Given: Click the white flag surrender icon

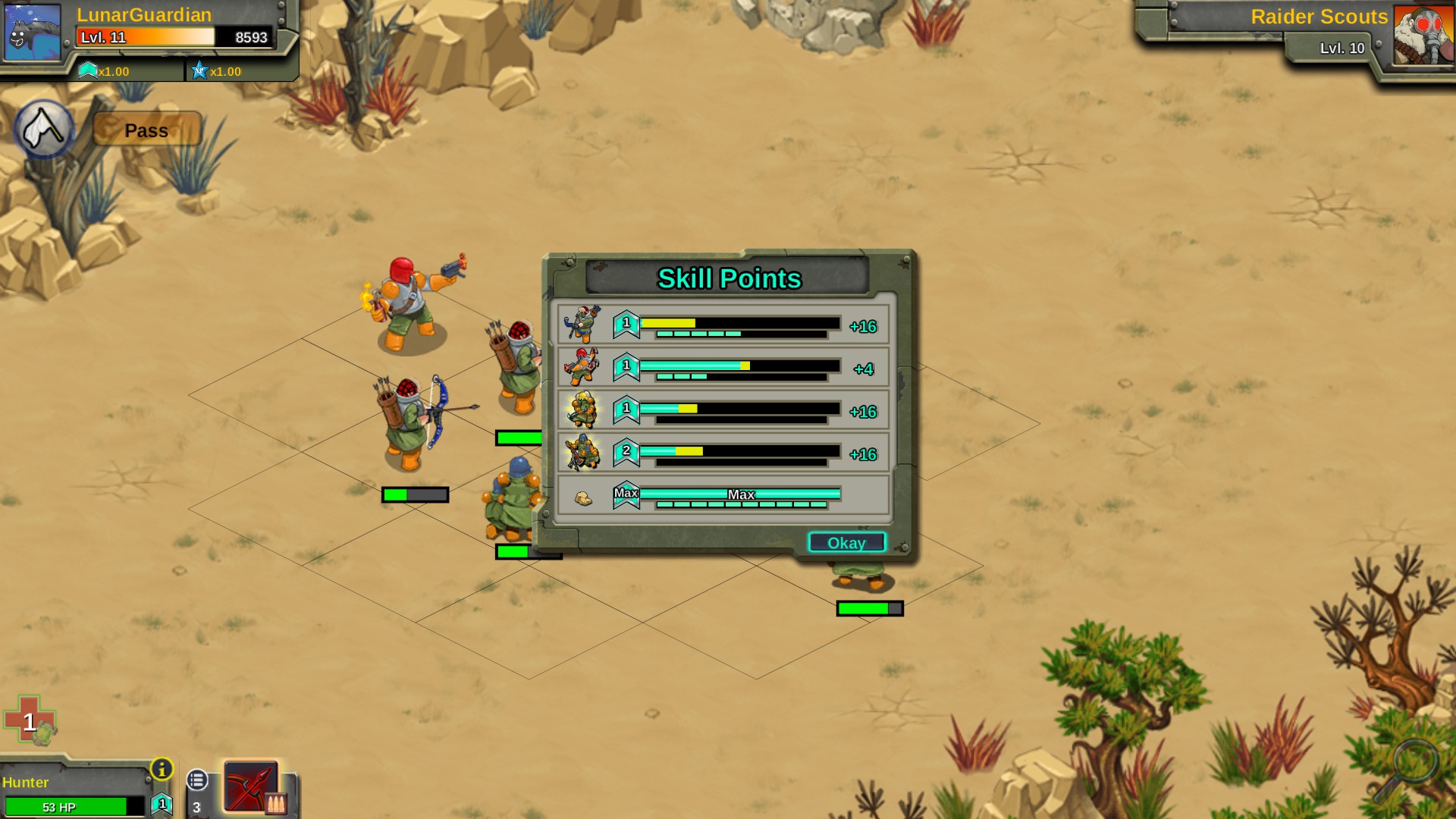Looking at the screenshot, I should point(43,129).
